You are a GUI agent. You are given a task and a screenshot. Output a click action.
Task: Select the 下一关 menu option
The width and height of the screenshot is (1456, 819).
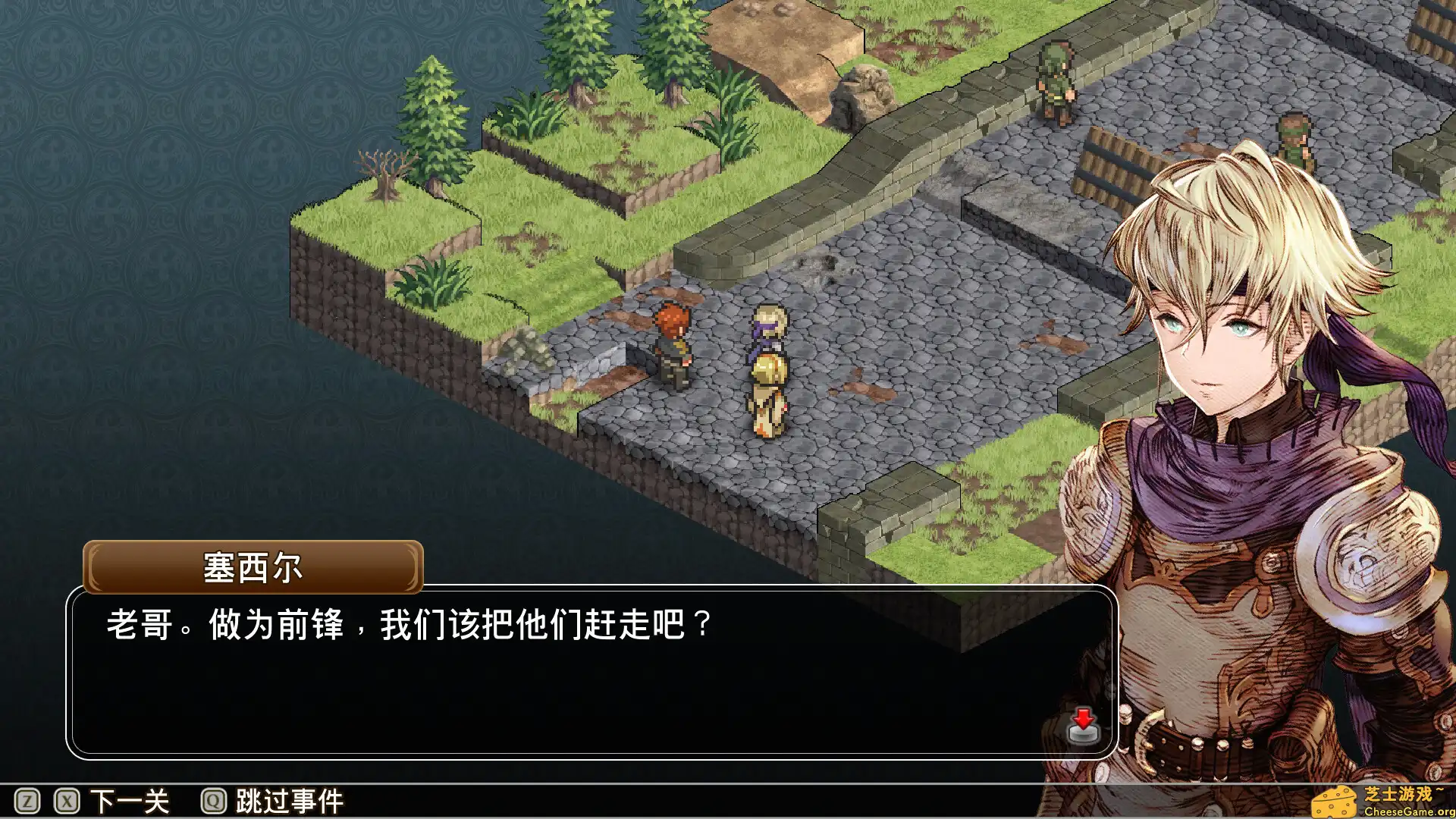tap(129, 799)
